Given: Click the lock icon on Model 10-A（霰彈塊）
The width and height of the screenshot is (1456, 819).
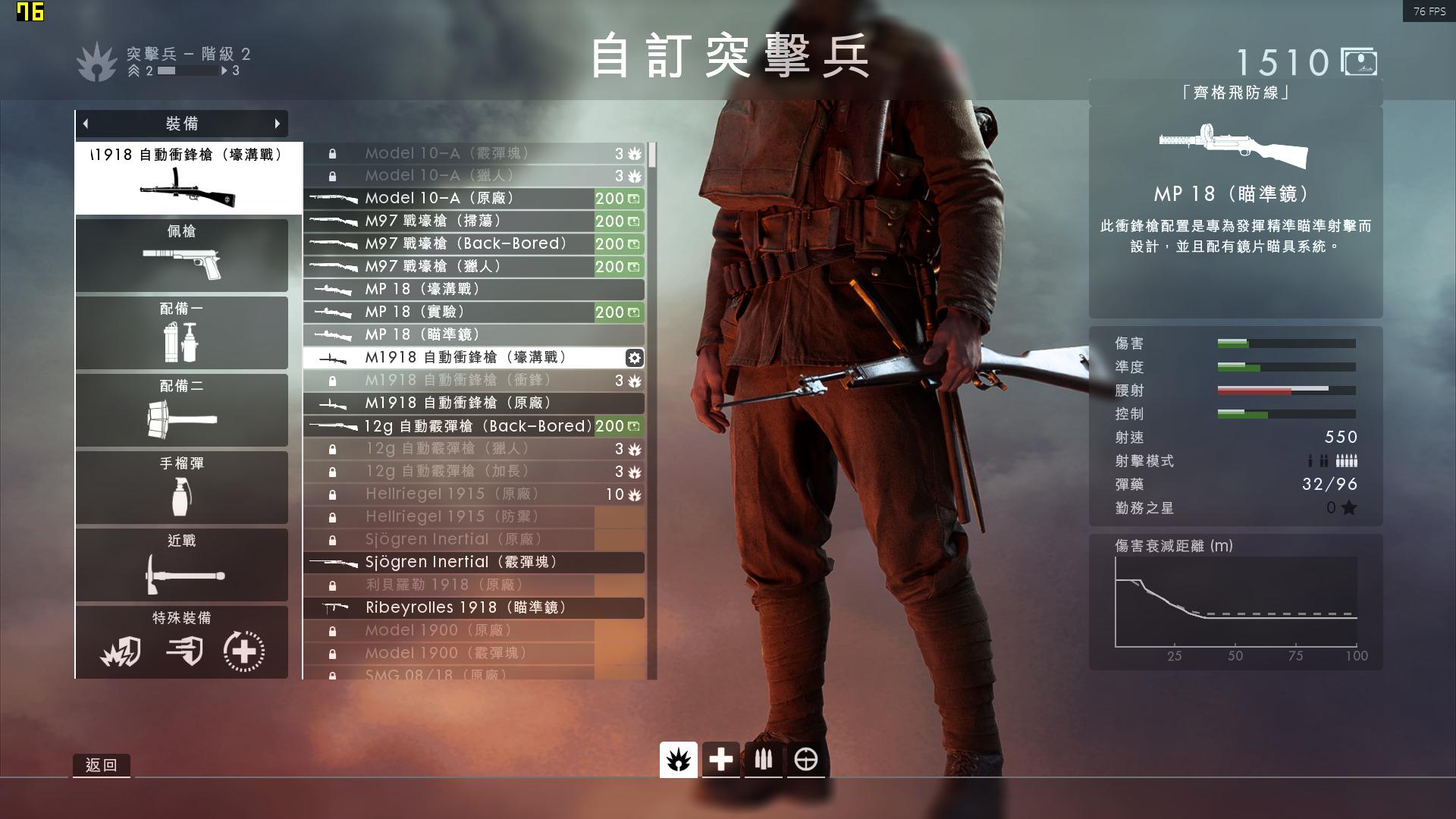Looking at the screenshot, I should (331, 153).
